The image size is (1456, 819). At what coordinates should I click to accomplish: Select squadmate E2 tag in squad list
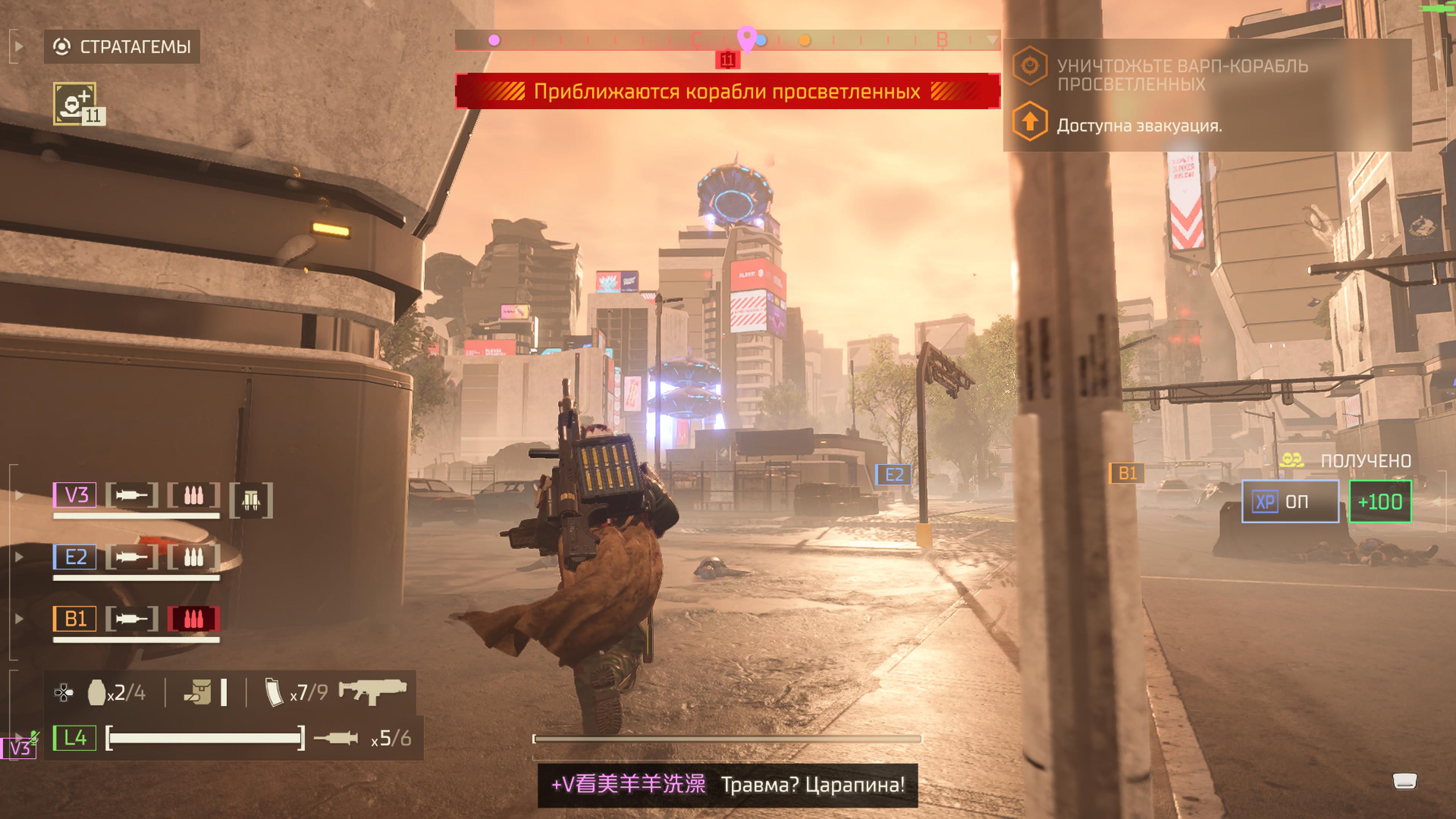tap(75, 557)
